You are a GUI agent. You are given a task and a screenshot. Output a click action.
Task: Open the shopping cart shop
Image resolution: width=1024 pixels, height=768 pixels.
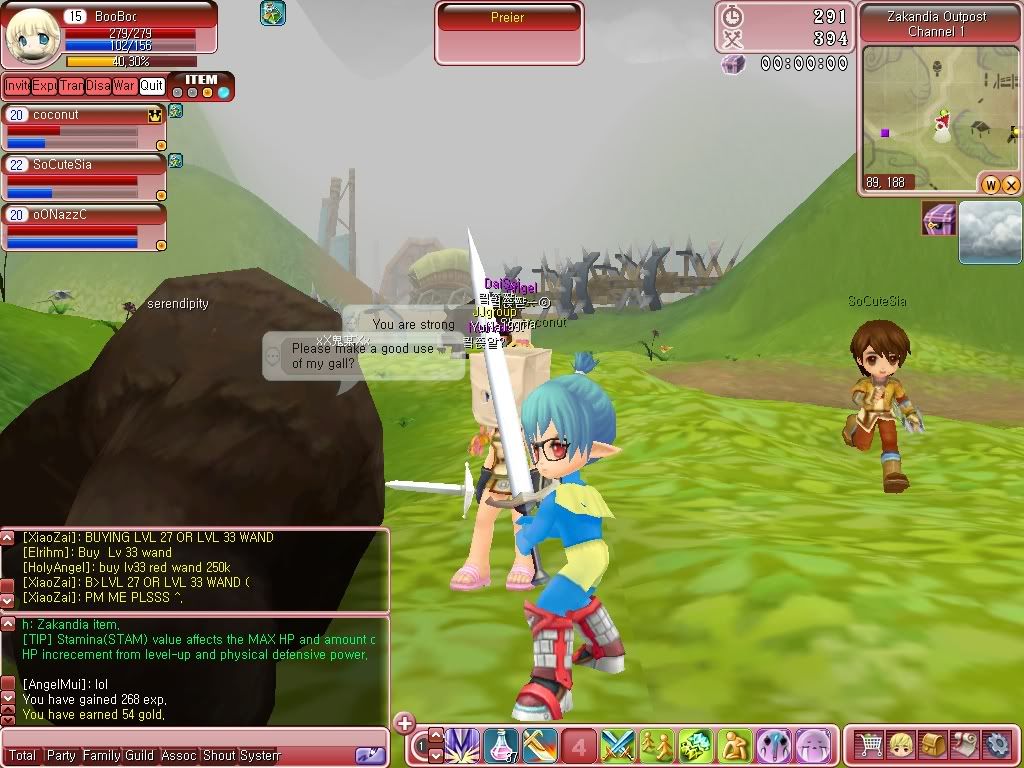869,745
